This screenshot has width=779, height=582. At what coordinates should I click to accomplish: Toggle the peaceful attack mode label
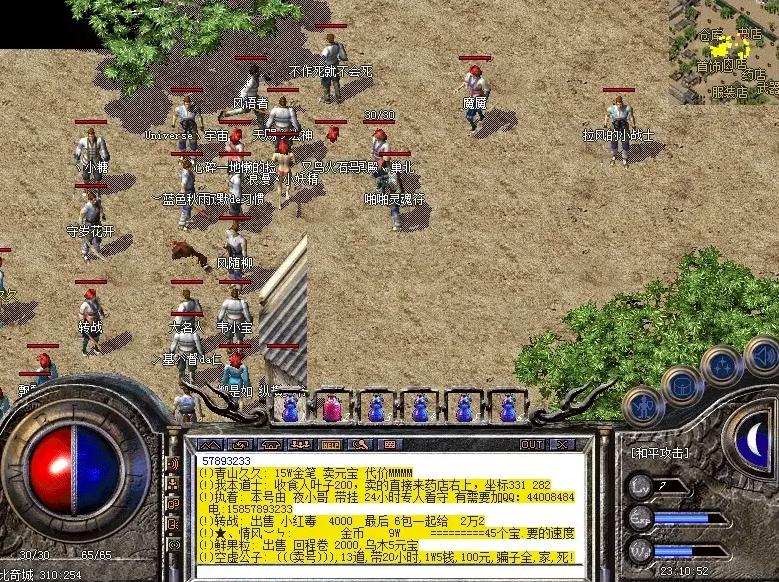click(661, 452)
